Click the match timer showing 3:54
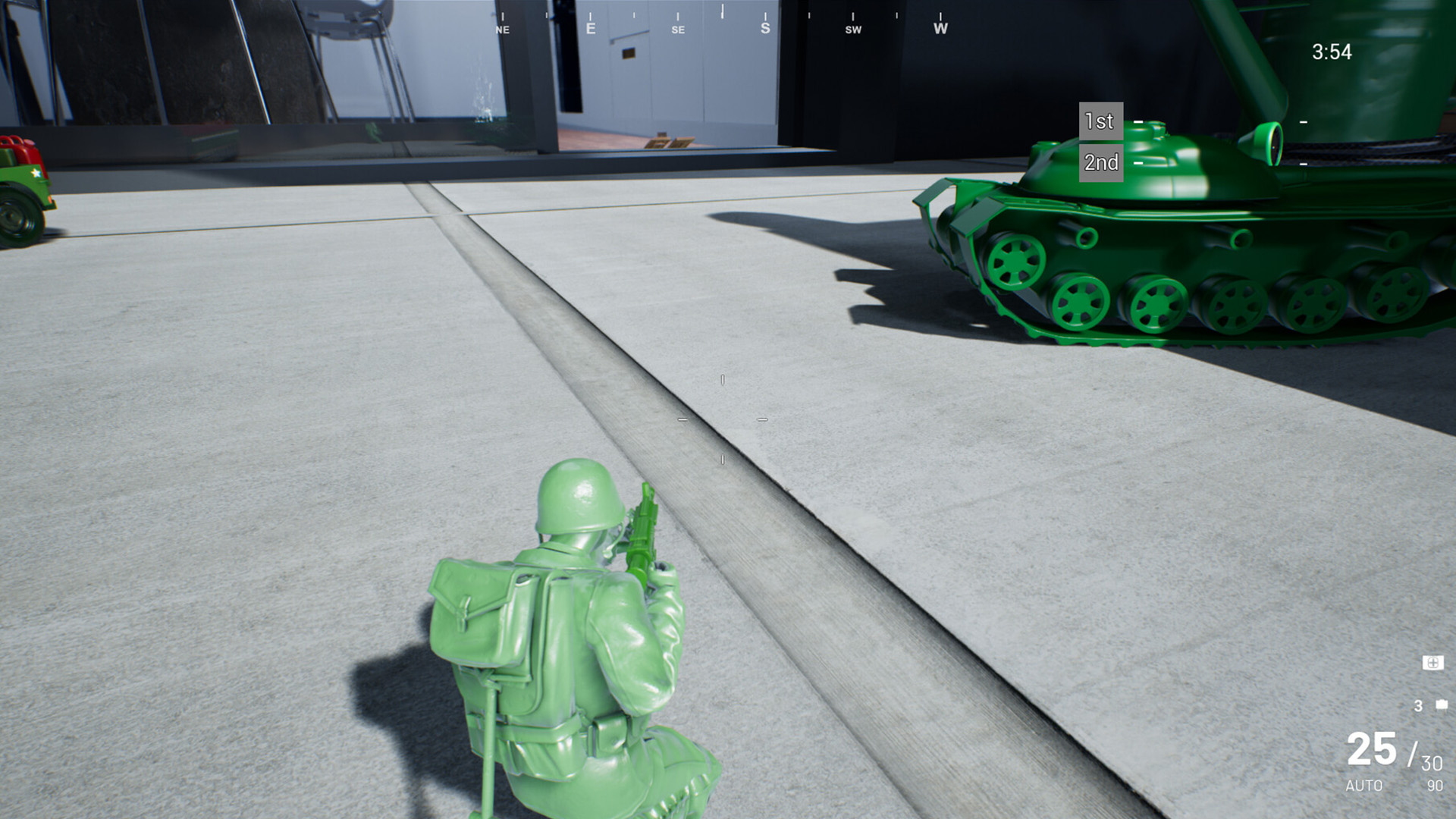The image size is (1456, 819). point(1333,52)
